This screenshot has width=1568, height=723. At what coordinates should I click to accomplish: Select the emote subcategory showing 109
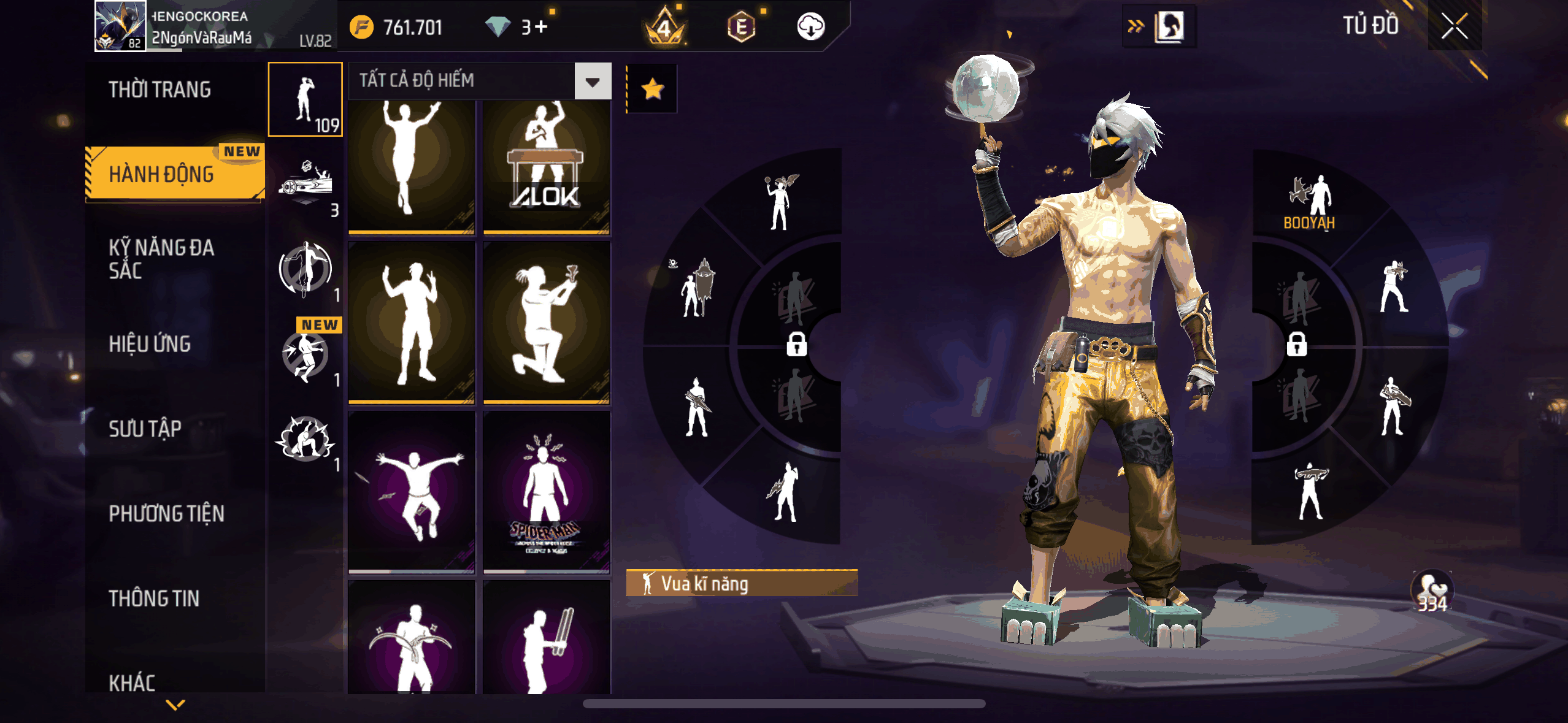tap(306, 99)
